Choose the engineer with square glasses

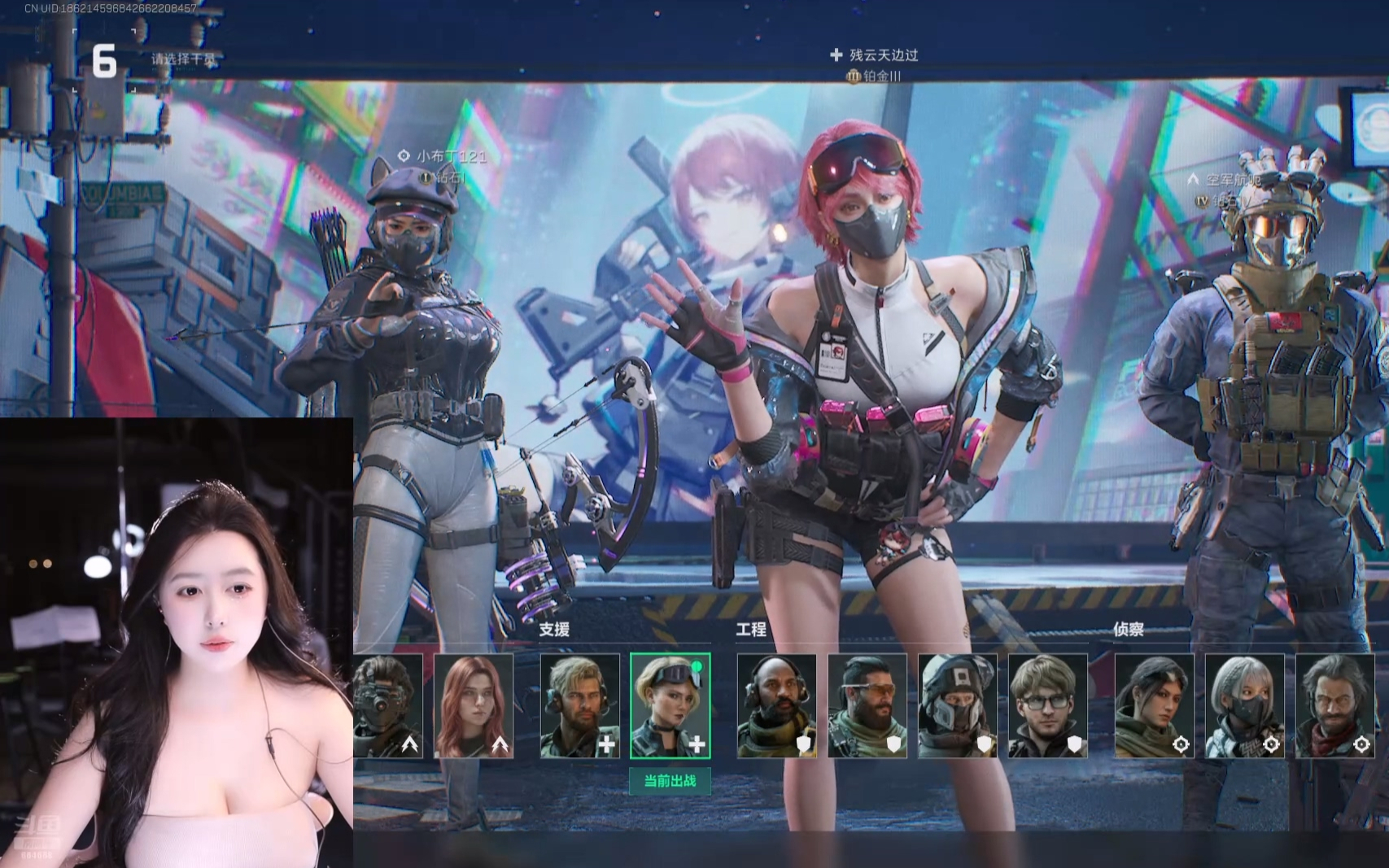pyautogui.click(x=1047, y=705)
